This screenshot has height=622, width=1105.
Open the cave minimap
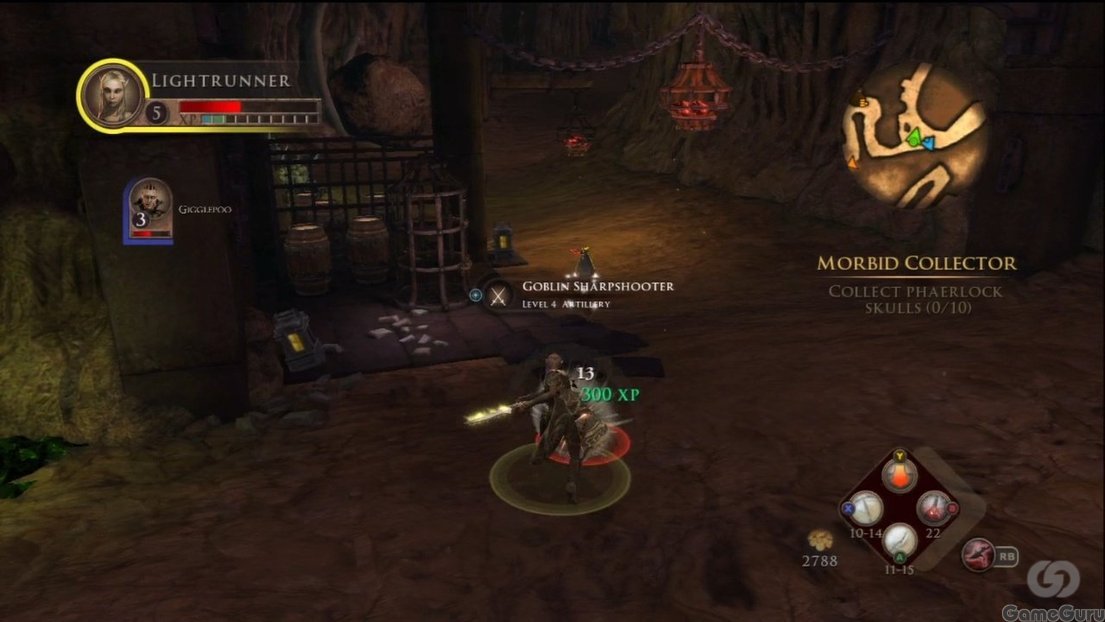tap(914, 136)
